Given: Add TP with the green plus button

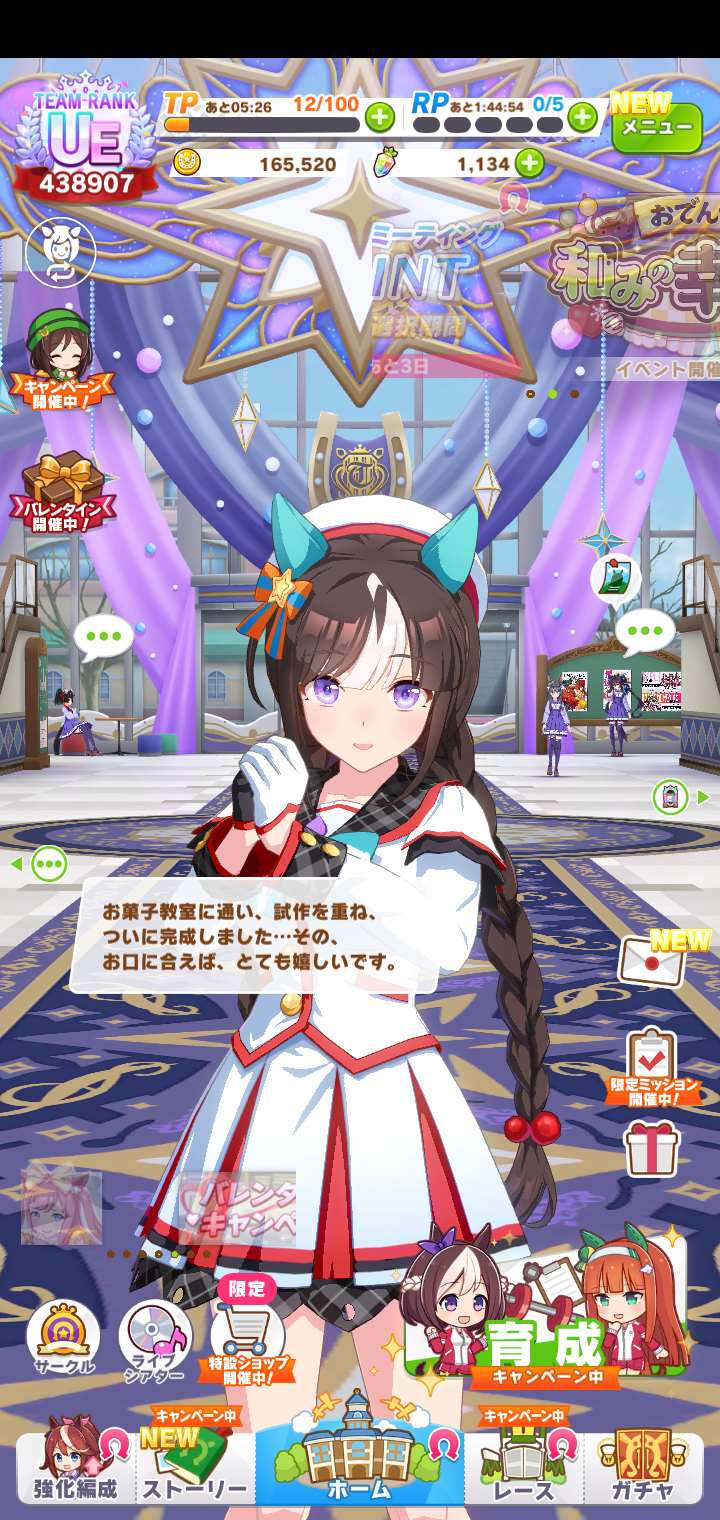Looking at the screenshot, I should [x=380, y=118].
